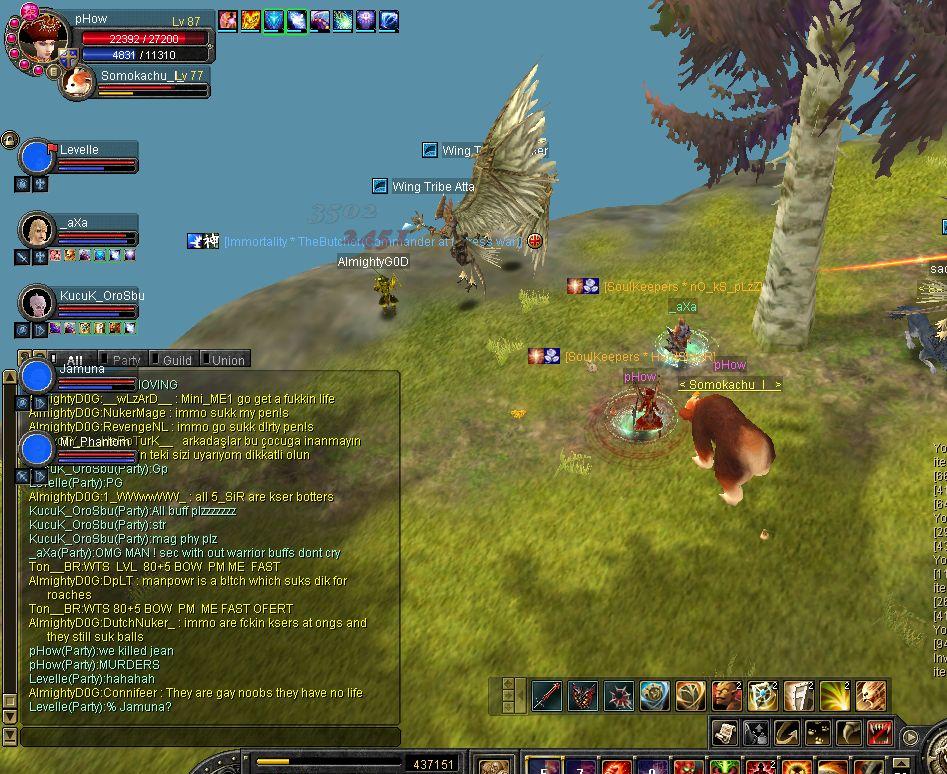The image size is (947, 774).
Task: Activate the bear face skill icon
Action: [727, 695]
